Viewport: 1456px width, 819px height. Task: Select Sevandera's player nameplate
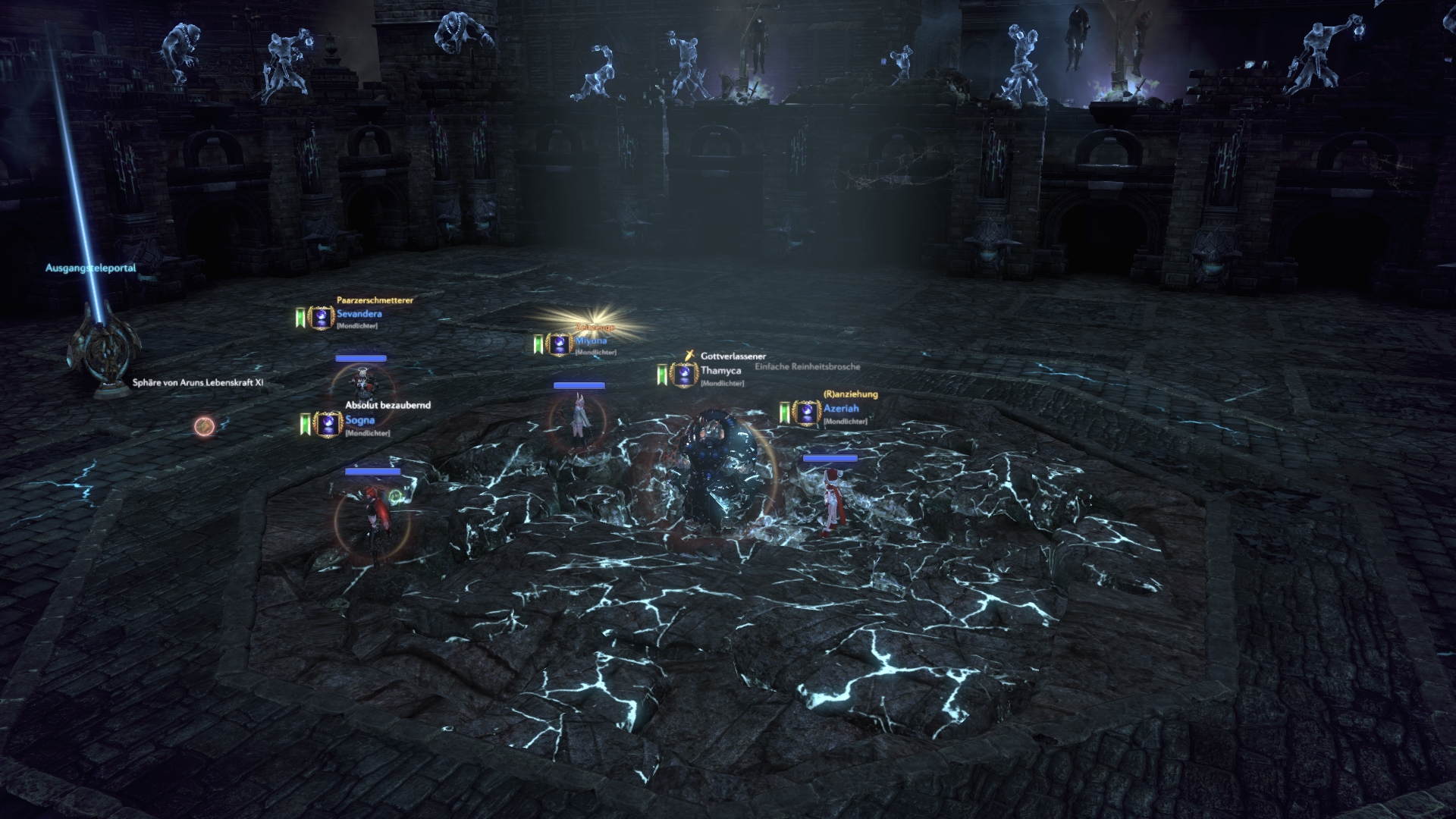[359, 314]
